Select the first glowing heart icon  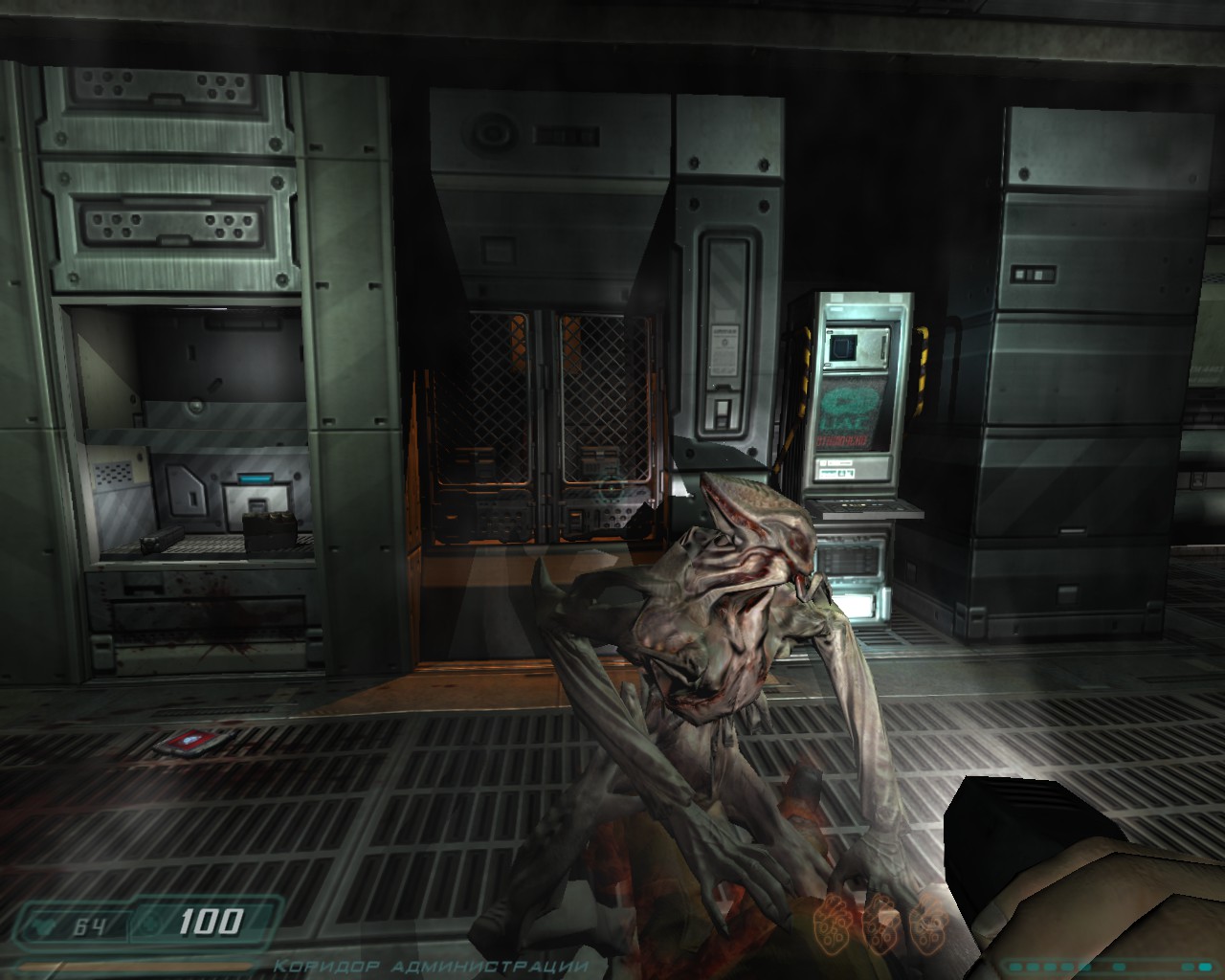point(833,925)
